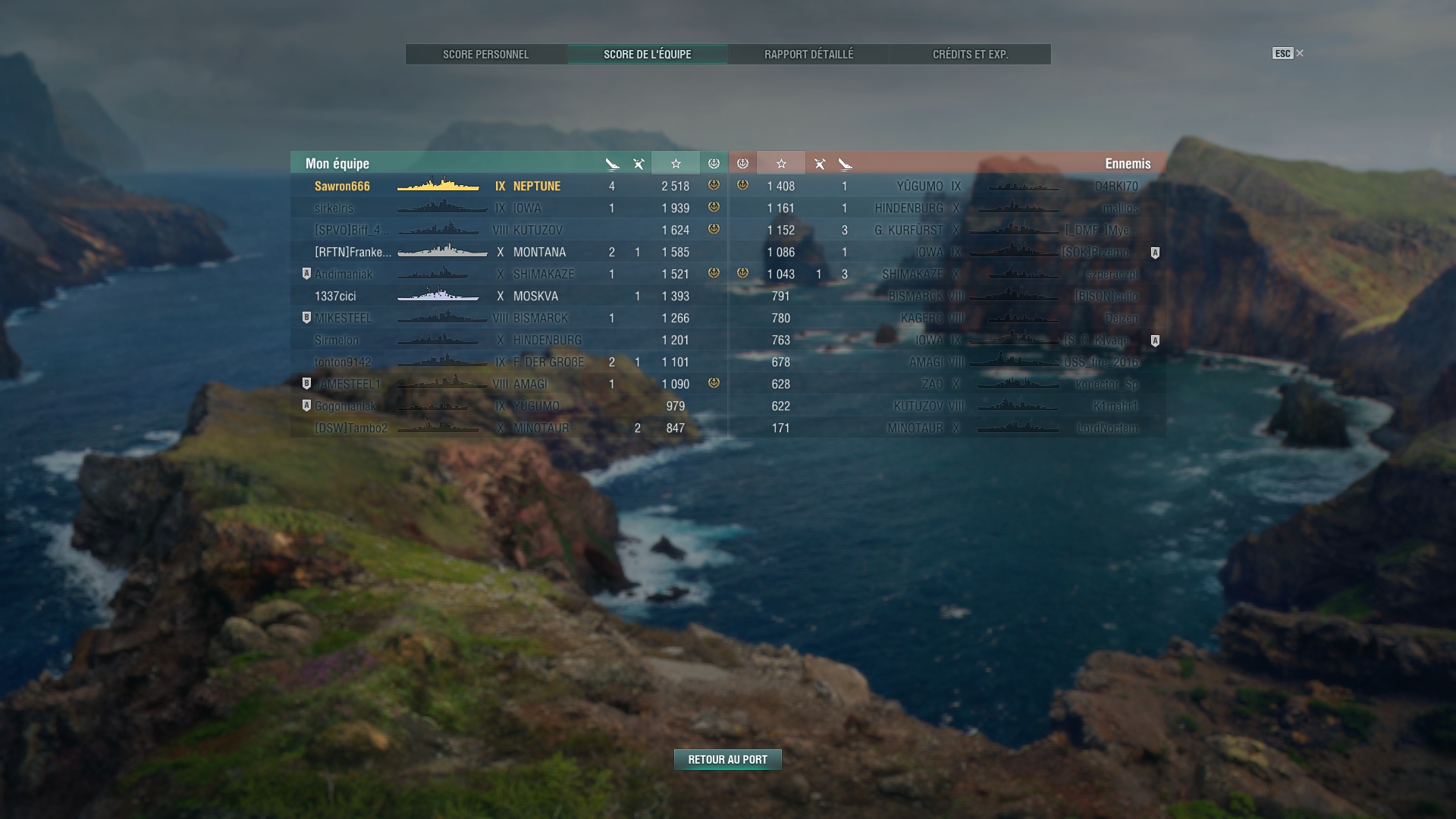Pick the enemy Zao player row

tap(948, 384)
